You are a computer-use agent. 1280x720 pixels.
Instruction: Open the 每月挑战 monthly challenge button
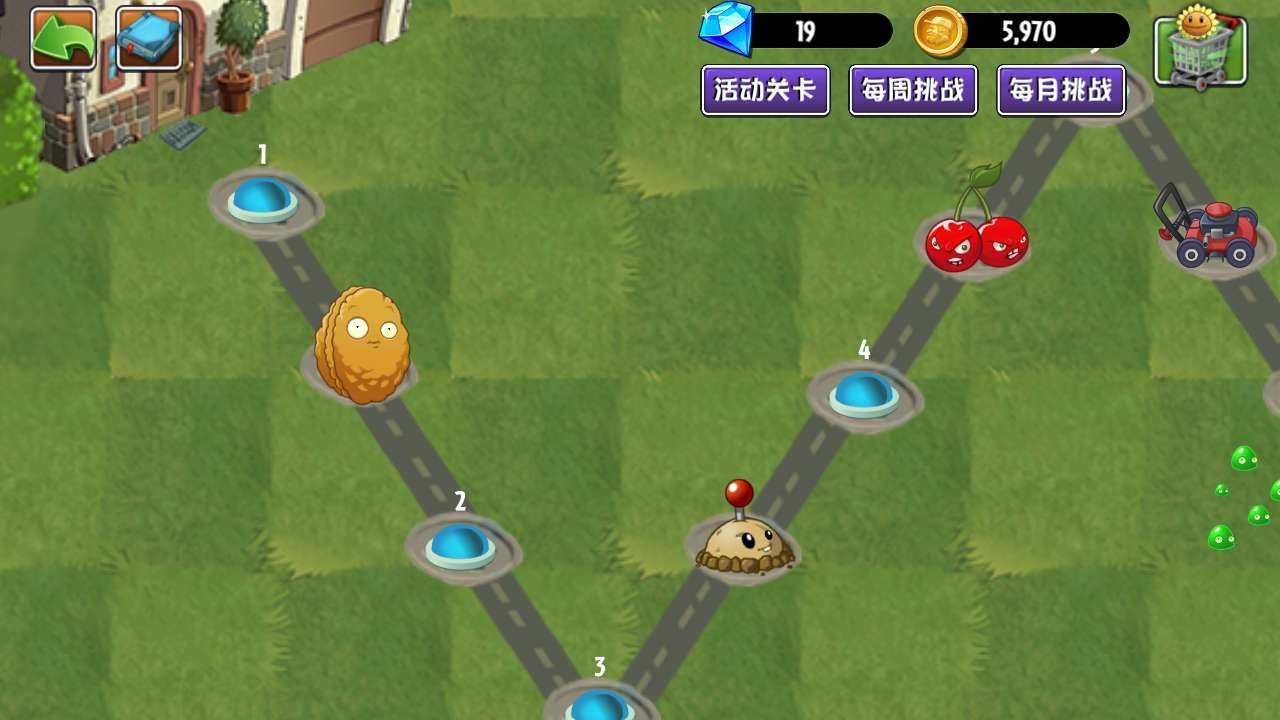[x=1062, y=90]
